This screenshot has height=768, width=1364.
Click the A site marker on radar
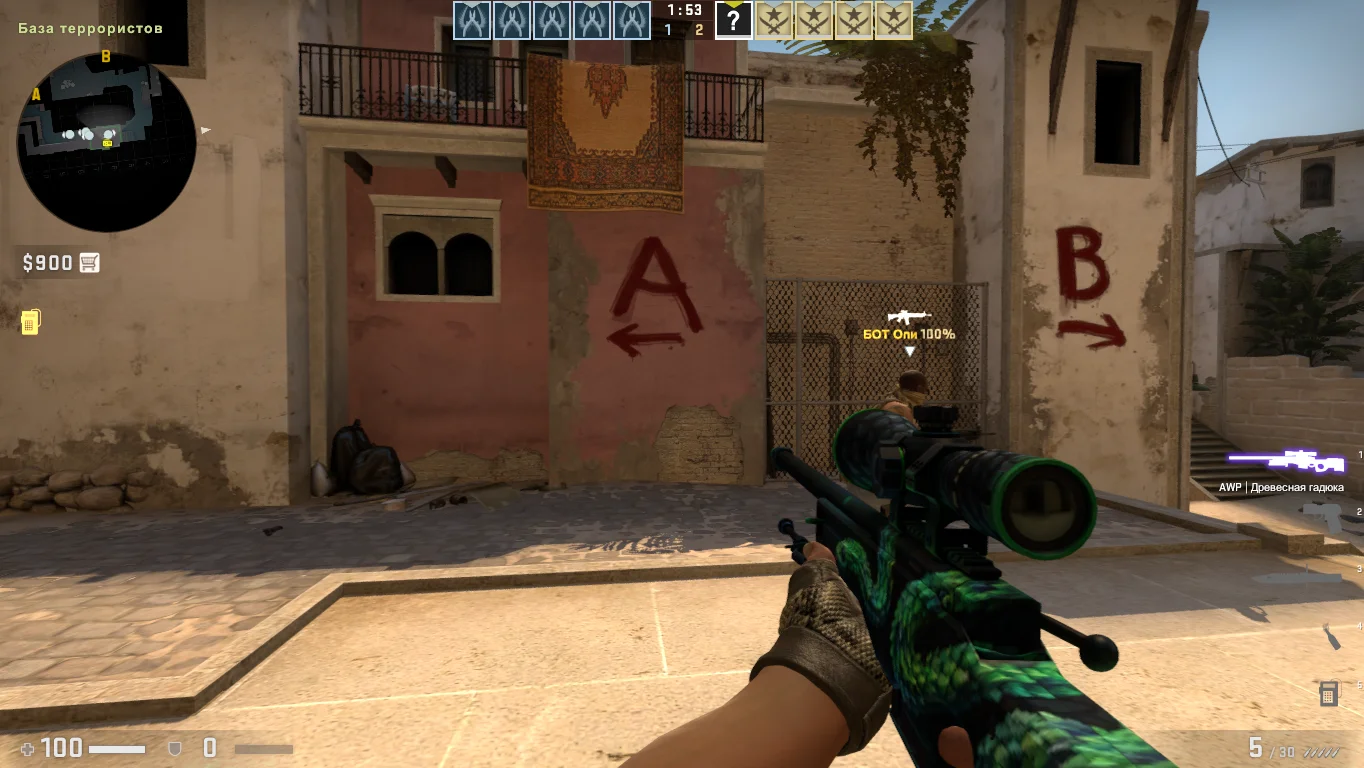[x=36, y=95]
